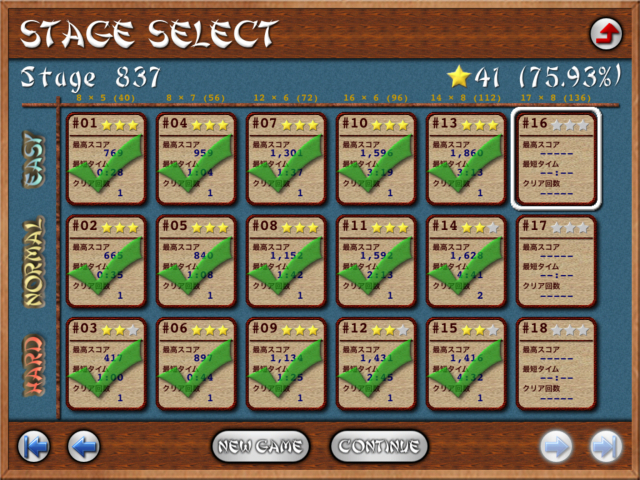
Task: Select stage tile #10
Action: point(377,159)
